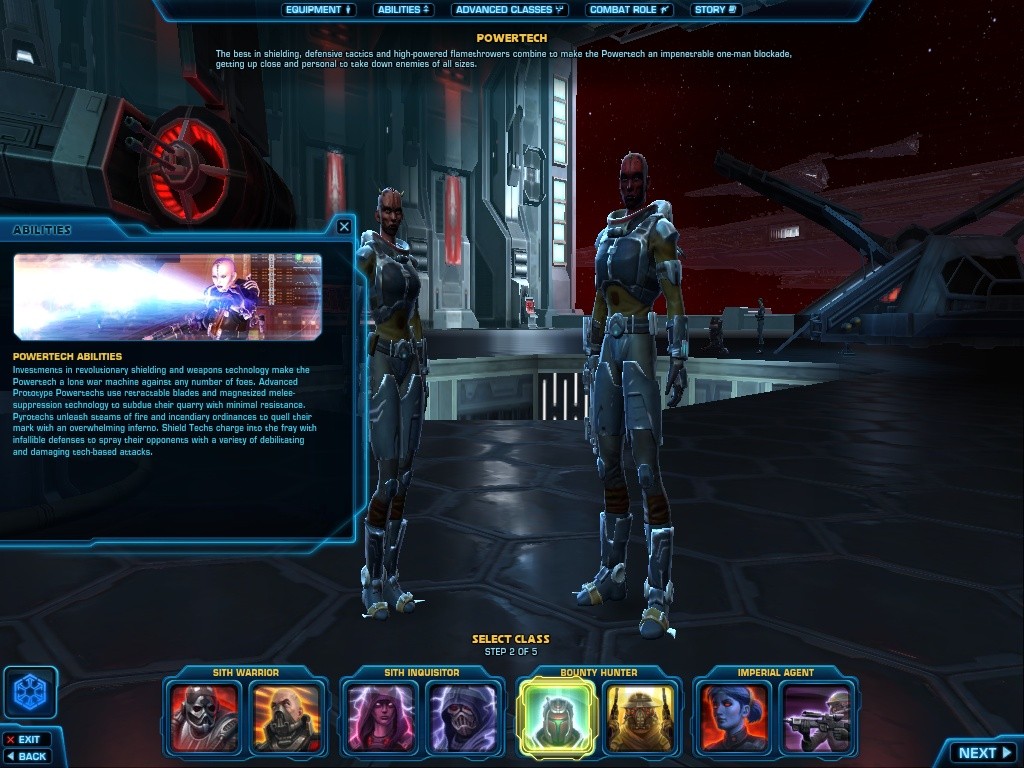
Task: Click the Powertech abilities preview image
Action: [167, 296]
